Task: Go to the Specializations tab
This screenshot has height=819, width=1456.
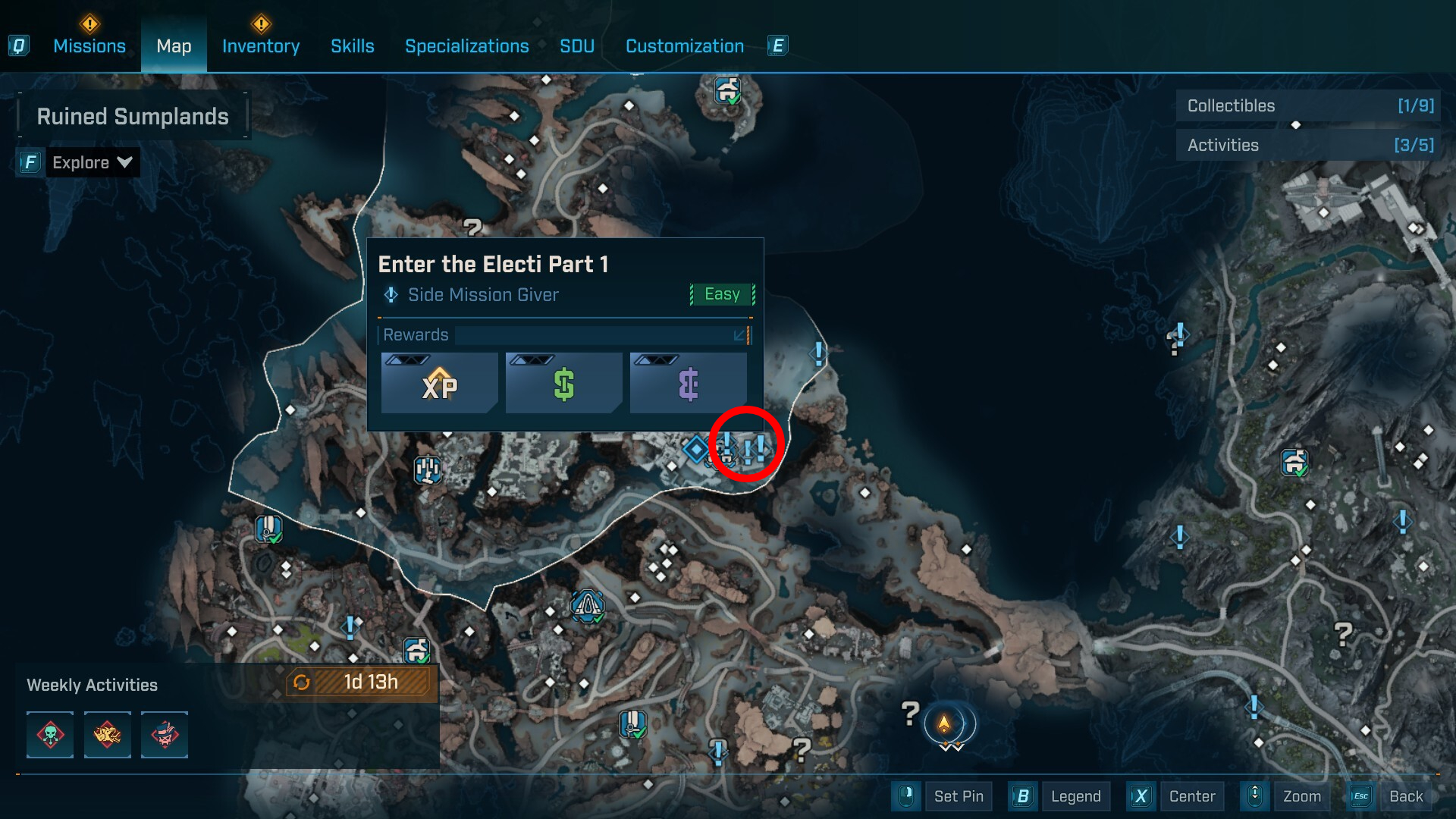Action: tap(467, 46)
